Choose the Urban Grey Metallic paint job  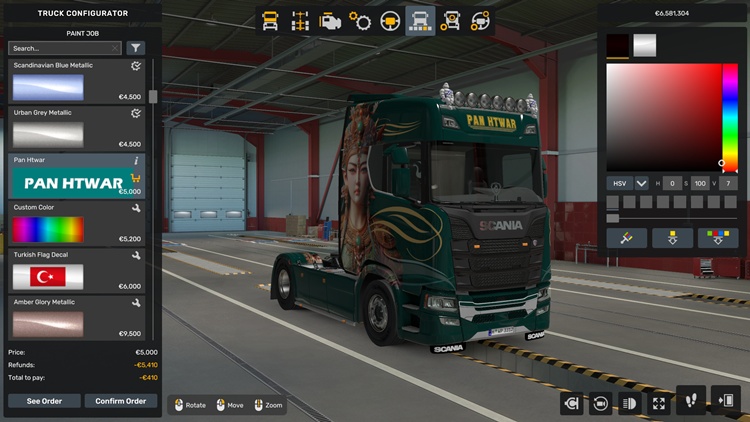coord(48,135)
